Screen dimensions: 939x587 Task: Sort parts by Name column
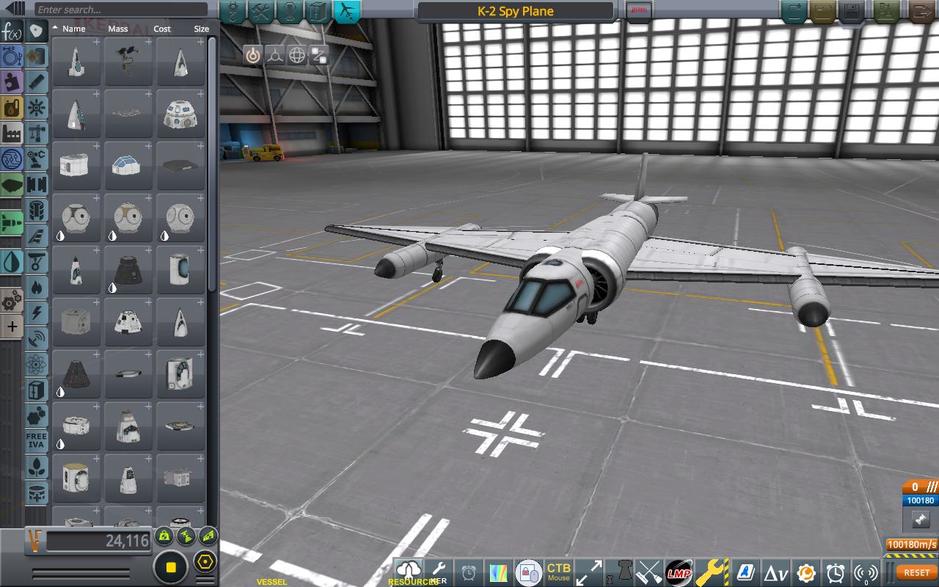pyautogui.click(x=73, y=29)
